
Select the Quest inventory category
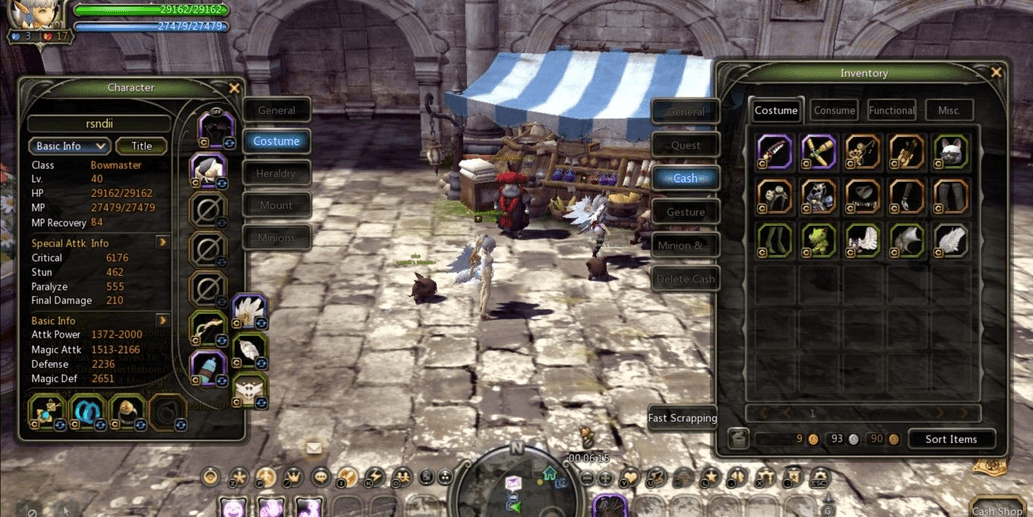(x=685, y=145)
